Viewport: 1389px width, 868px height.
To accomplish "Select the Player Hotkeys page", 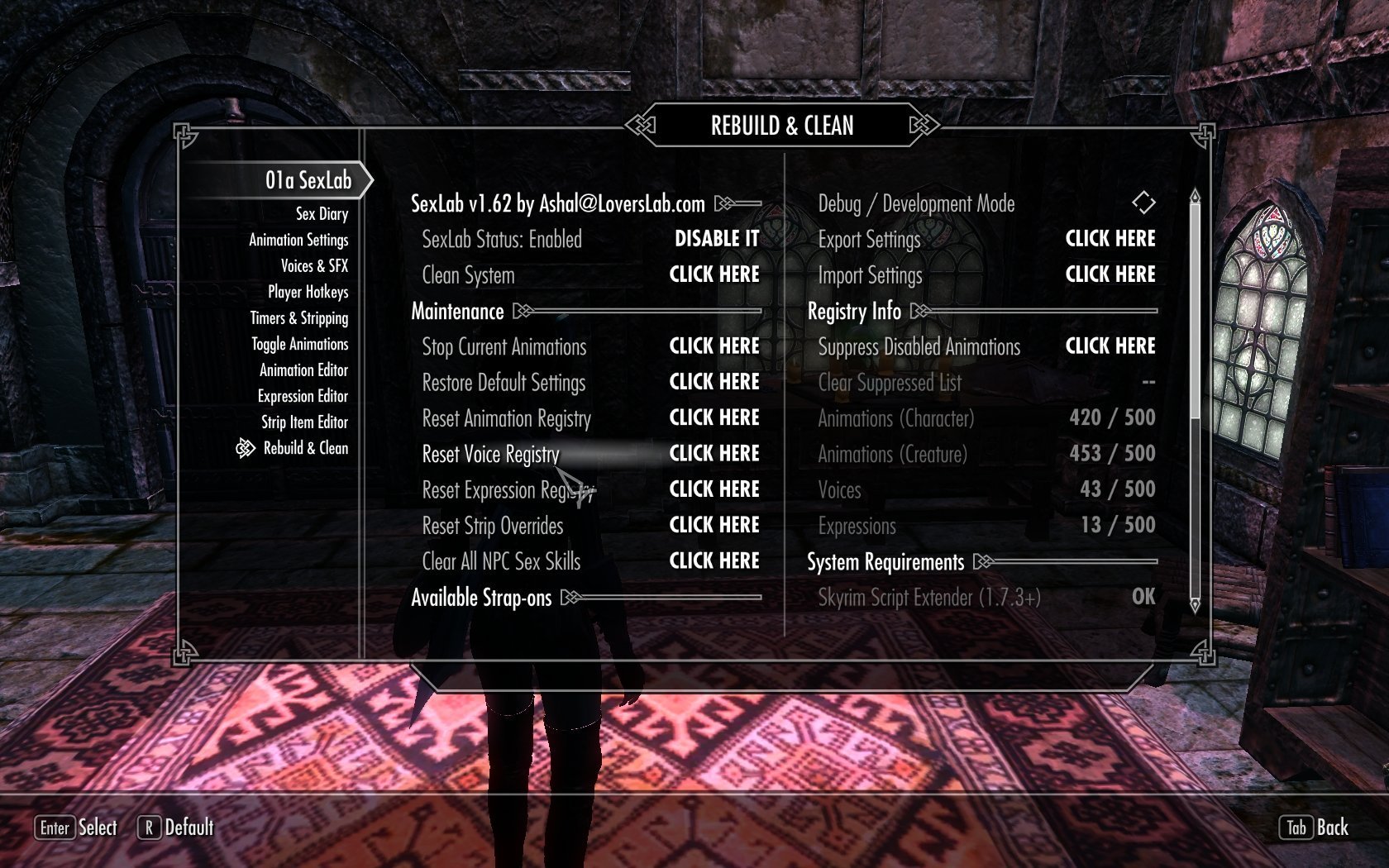I will click(x=308, y=292).
